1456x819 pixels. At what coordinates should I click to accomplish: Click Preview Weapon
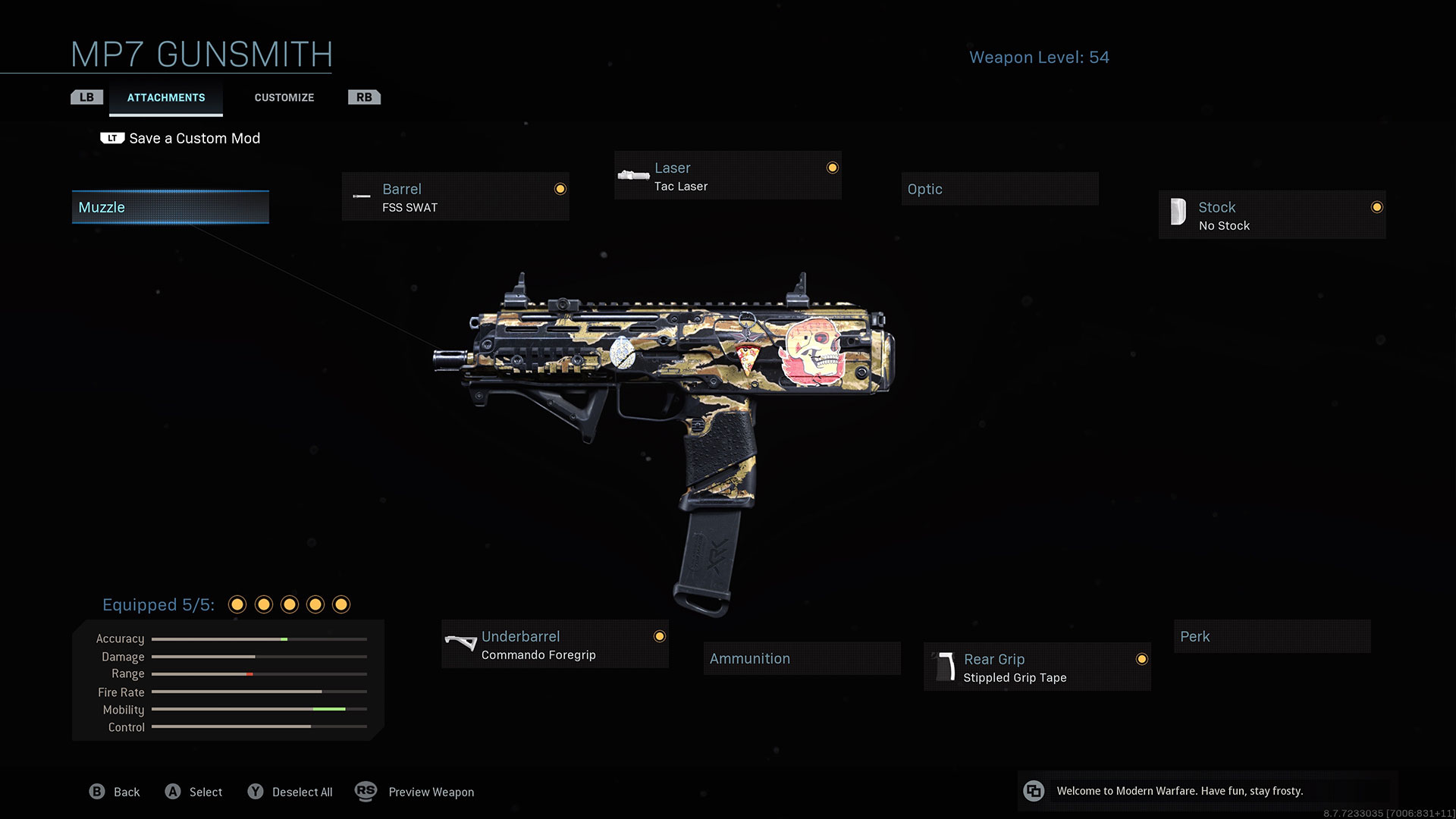(416, 792)
